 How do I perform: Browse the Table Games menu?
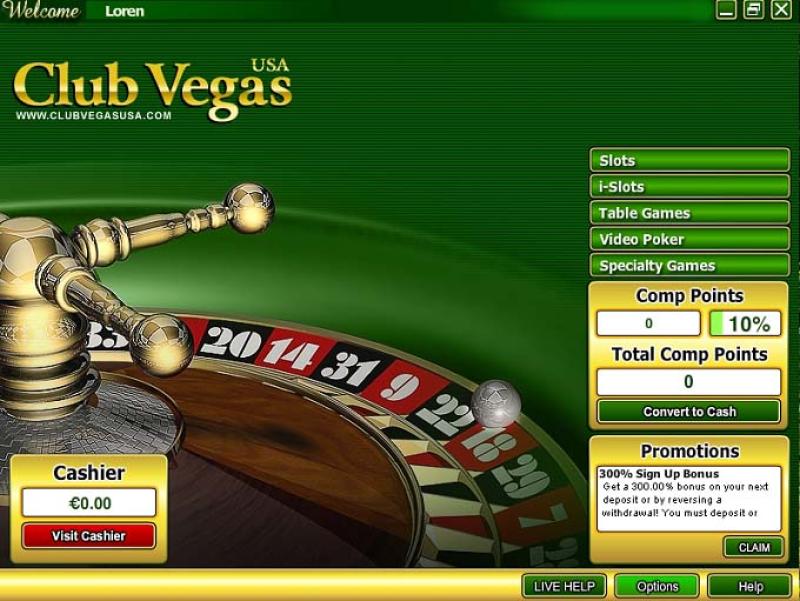[x=689, y=213]
